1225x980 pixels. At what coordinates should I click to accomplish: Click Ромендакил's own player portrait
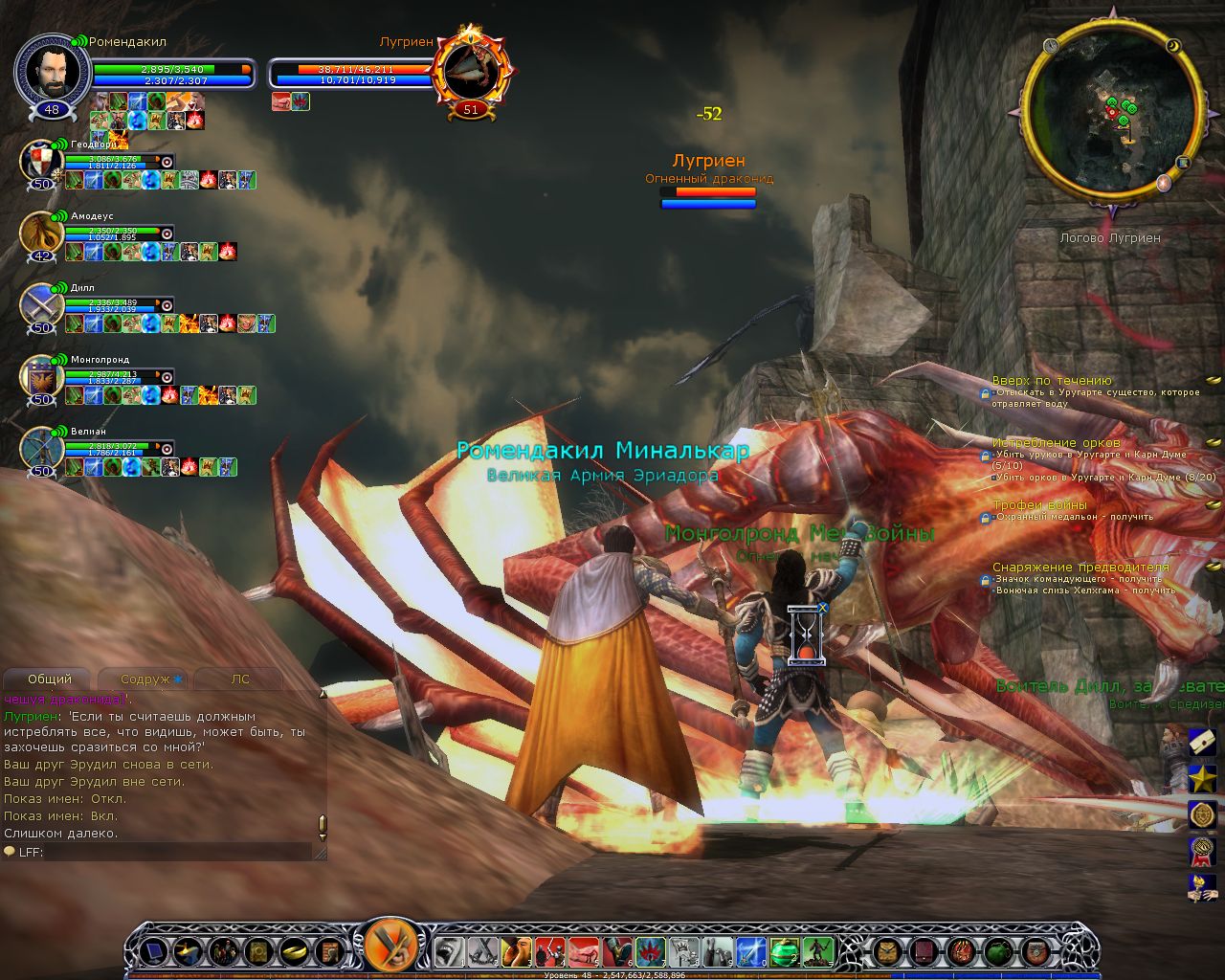pyautogui.click(x=52, y=73)
